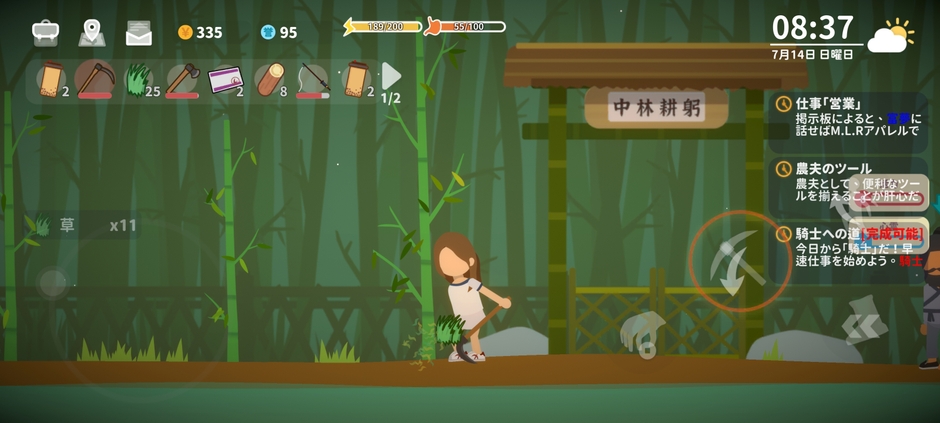Tap the weather icon beside the clock
This screenshot has height=423, width=940.
click(889, 36)
